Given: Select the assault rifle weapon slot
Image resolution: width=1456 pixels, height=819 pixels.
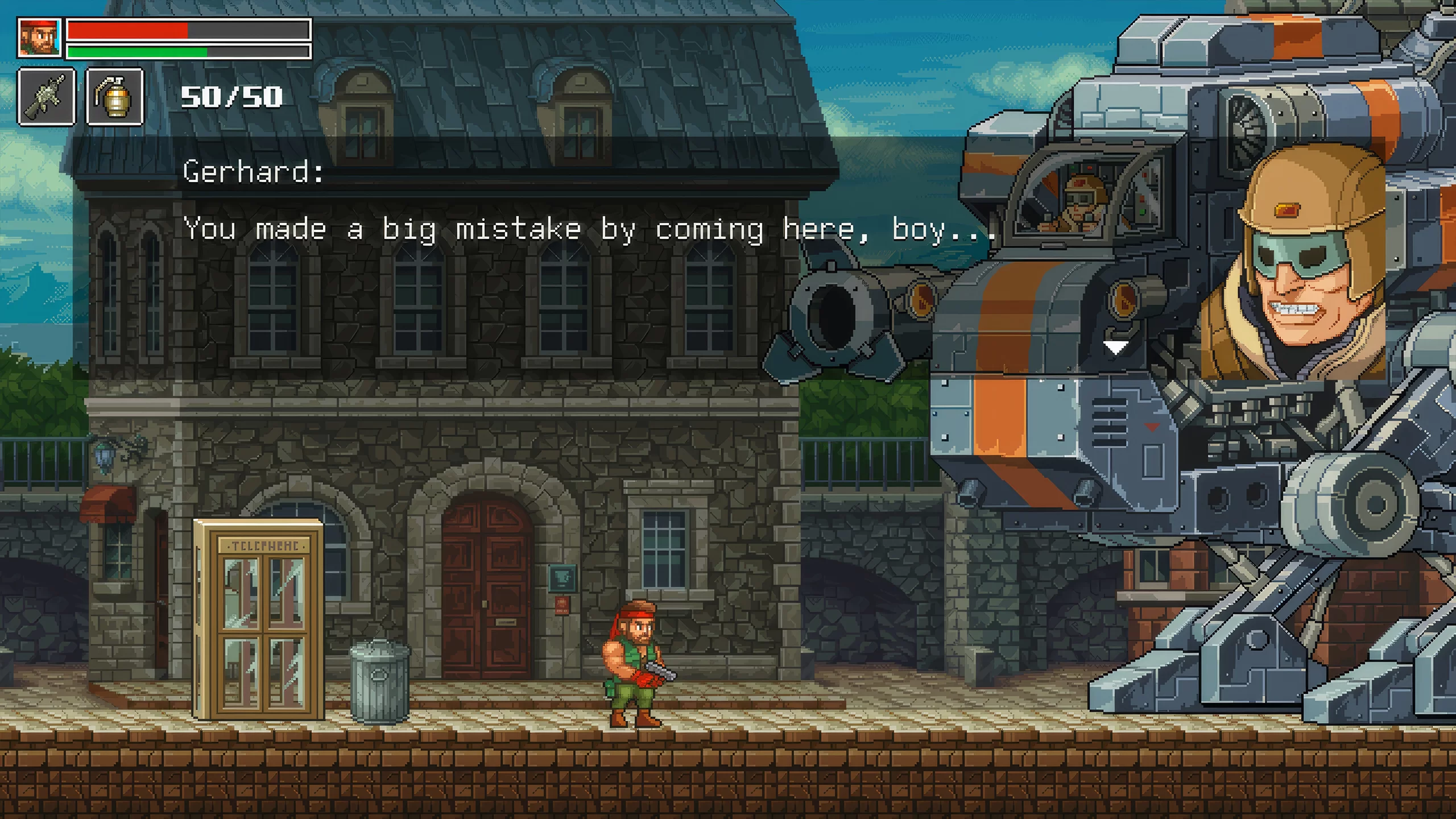Looking at the screenshot, I should [x=47, y=97].
